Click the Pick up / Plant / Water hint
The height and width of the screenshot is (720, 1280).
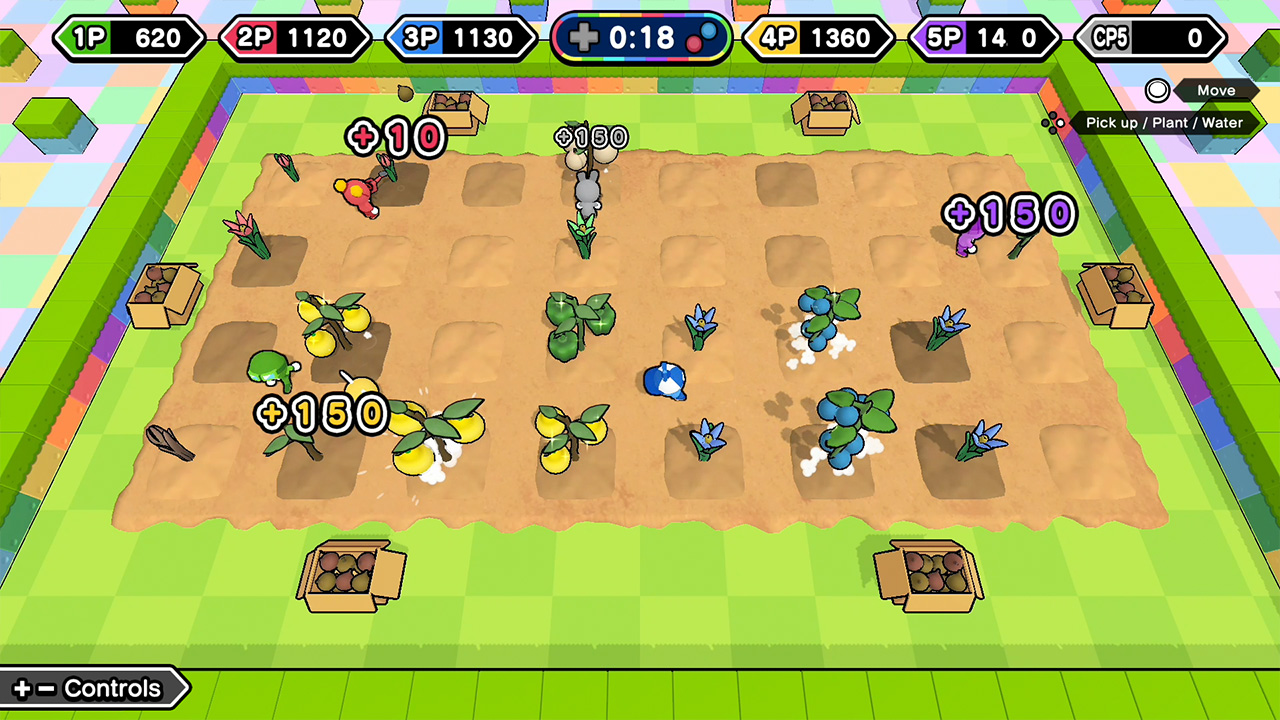point(1163,123)
